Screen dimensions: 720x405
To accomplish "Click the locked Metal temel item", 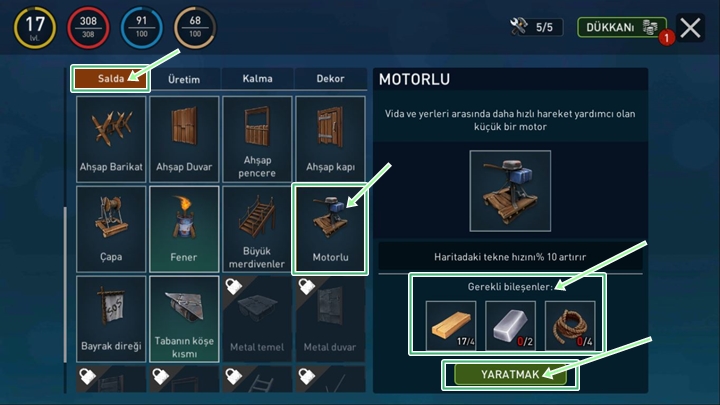I will click(x=258, y=319).
